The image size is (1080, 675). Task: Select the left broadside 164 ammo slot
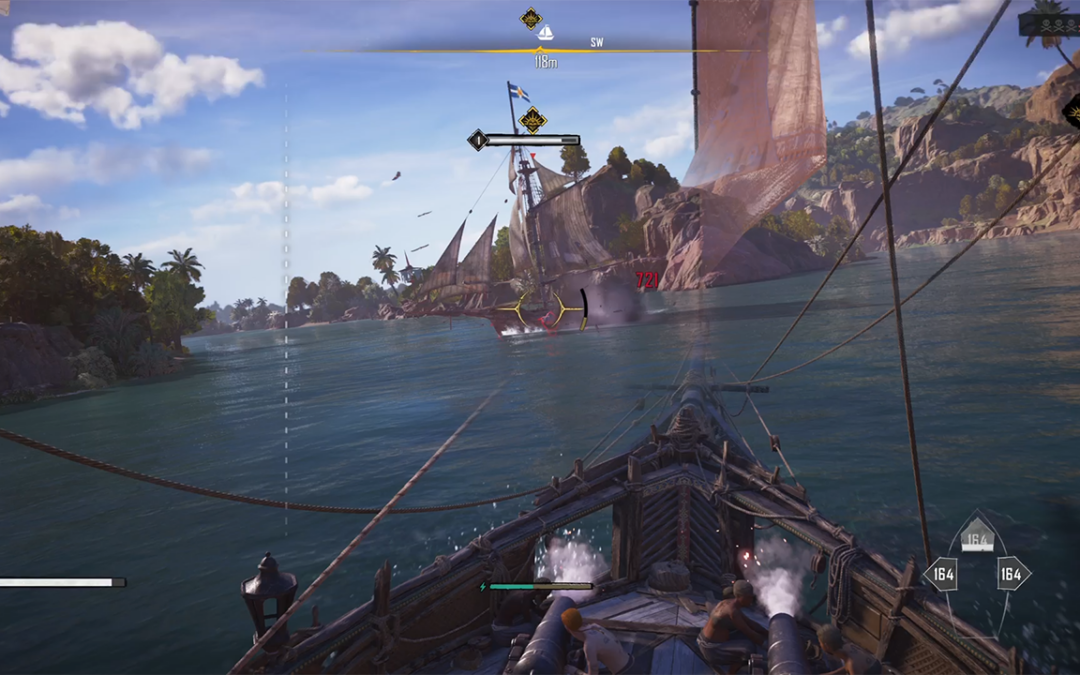(941, 574)
